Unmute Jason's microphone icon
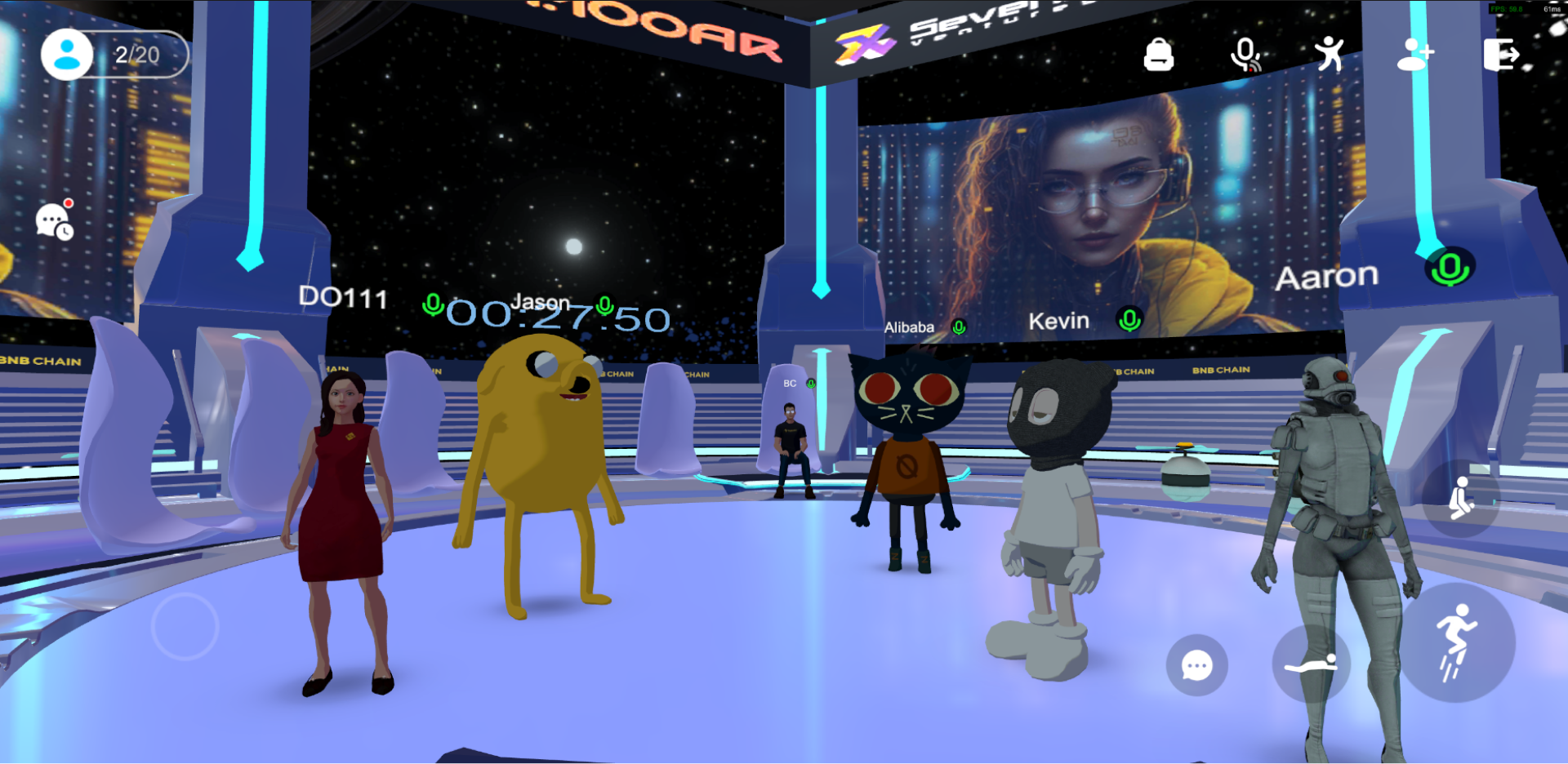Screen dimensions: 1568x764 (x=604, y=304)
